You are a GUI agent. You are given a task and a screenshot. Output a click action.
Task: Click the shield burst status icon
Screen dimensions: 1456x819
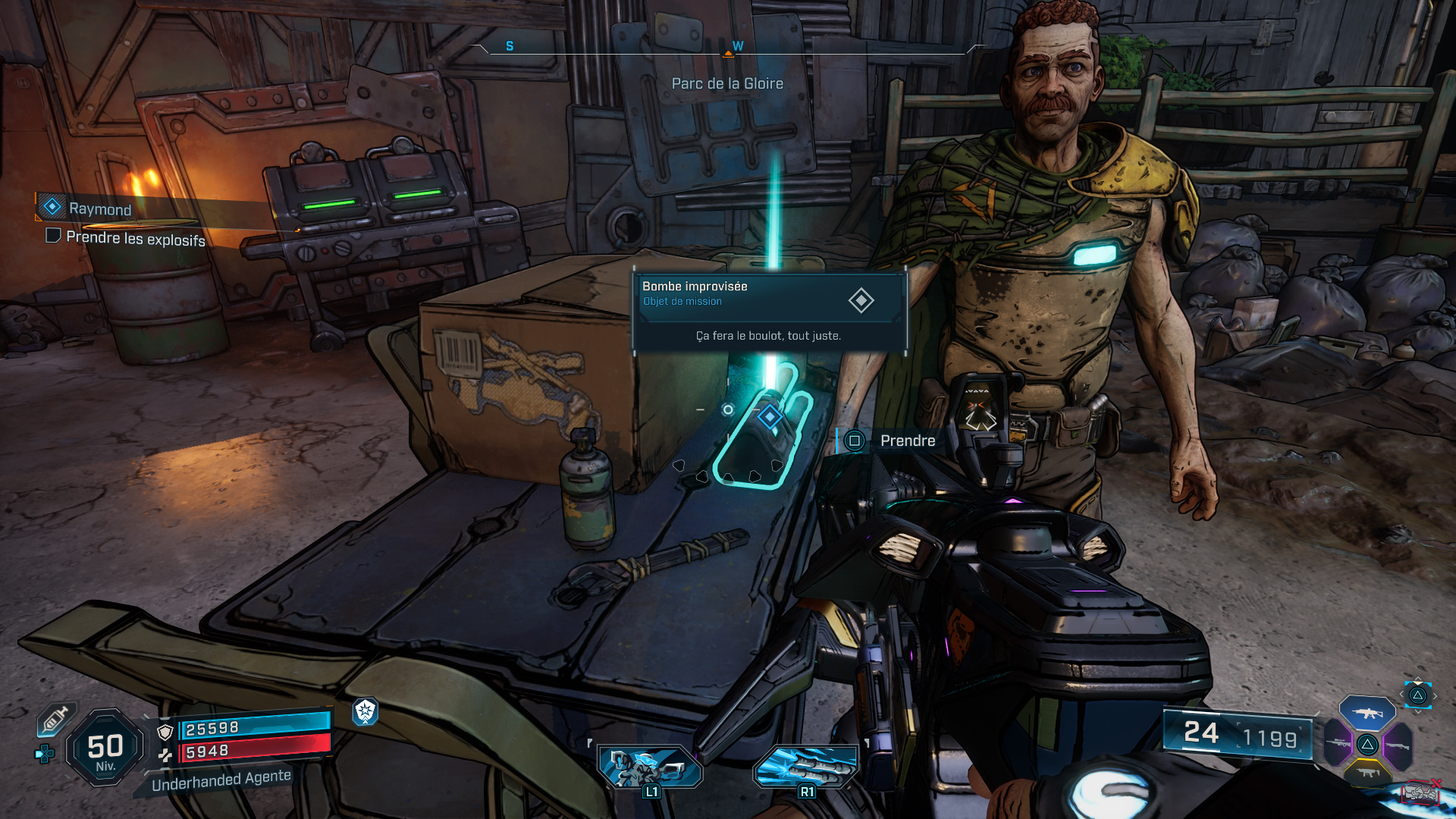365,711
